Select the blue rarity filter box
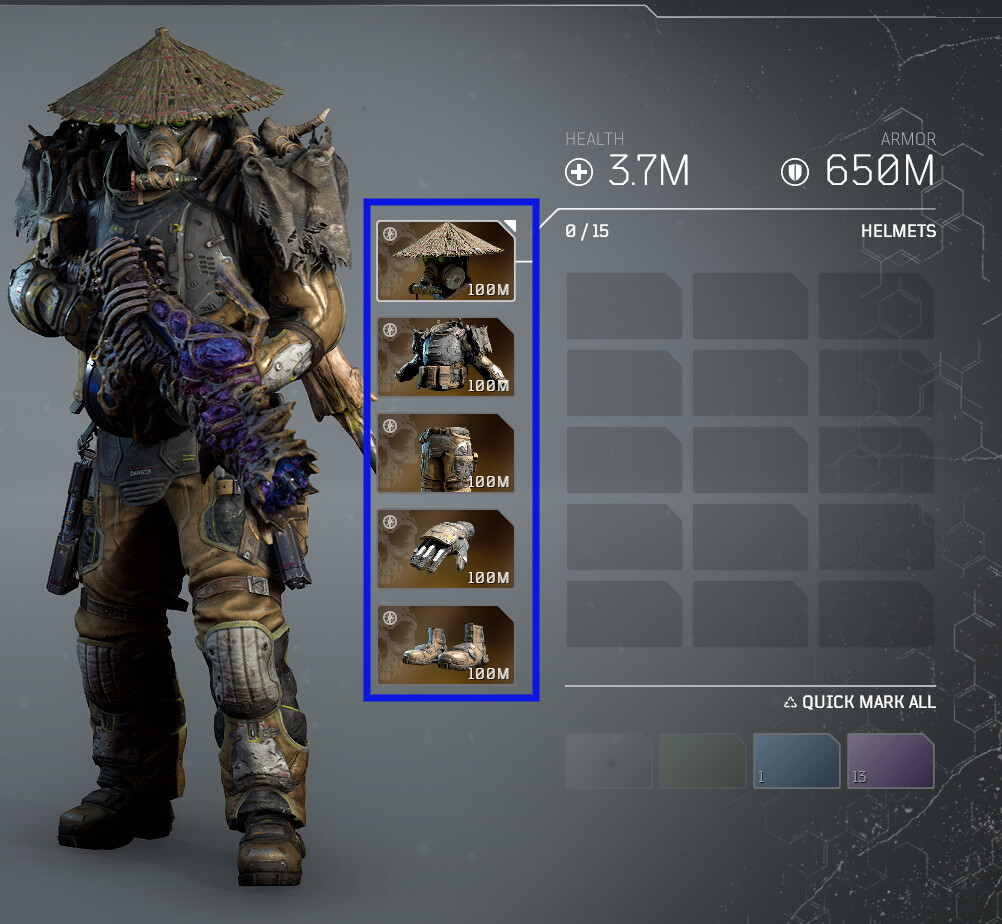The image size is (1002, 924). click(x=796, y=761)
